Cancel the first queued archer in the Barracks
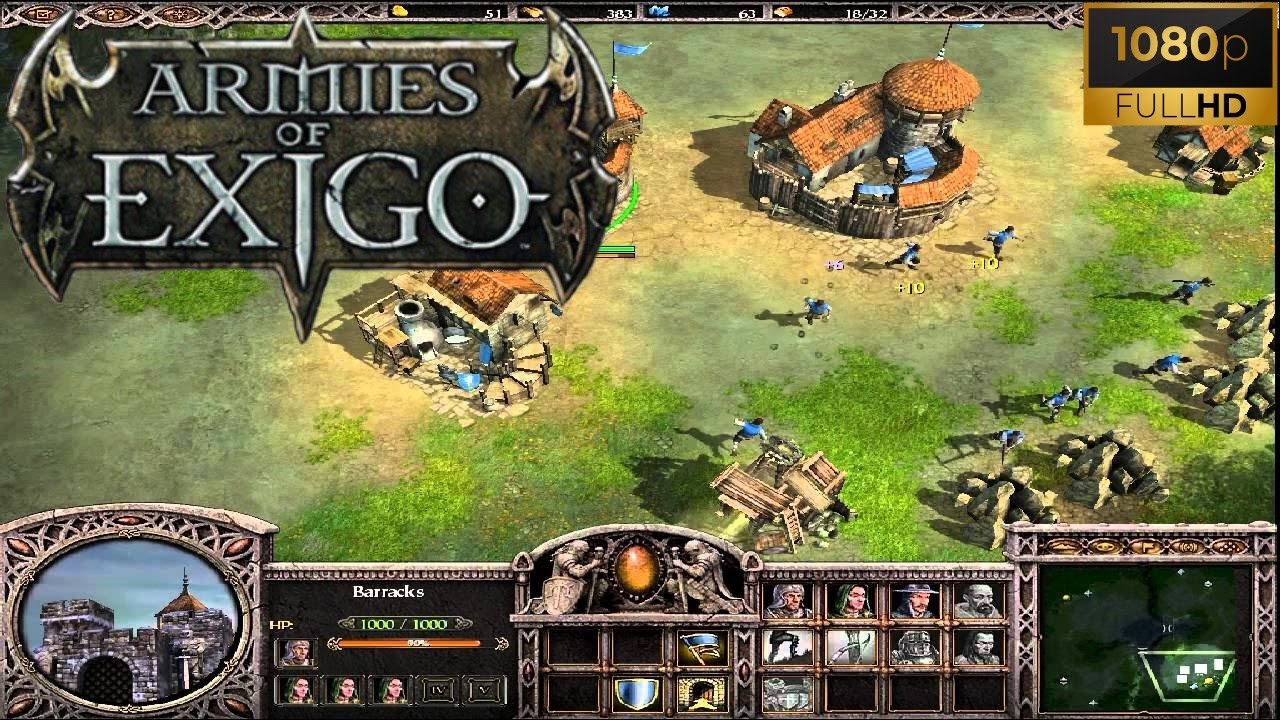 pos(297,689)
